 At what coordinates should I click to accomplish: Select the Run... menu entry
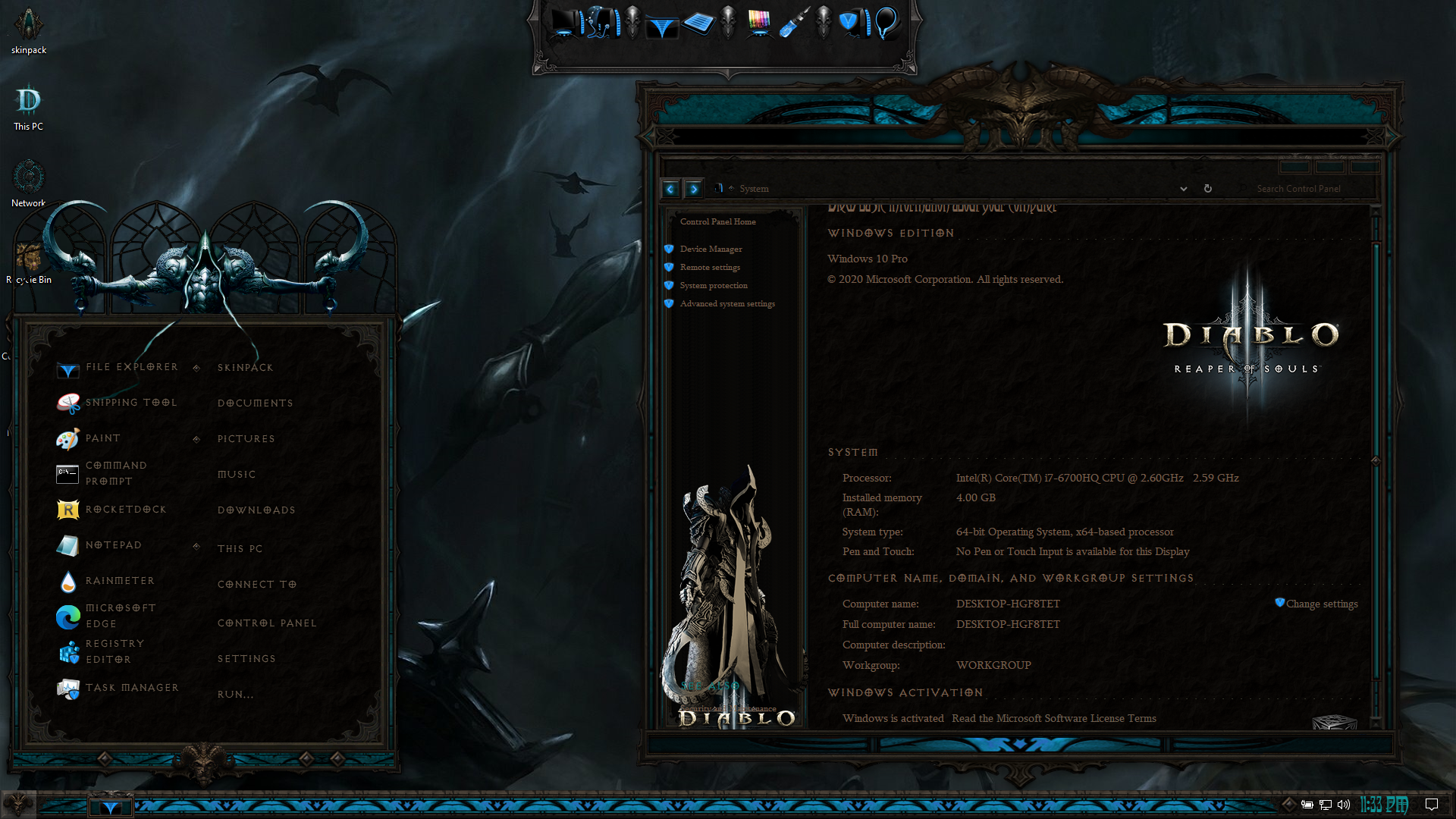(235, 695)
